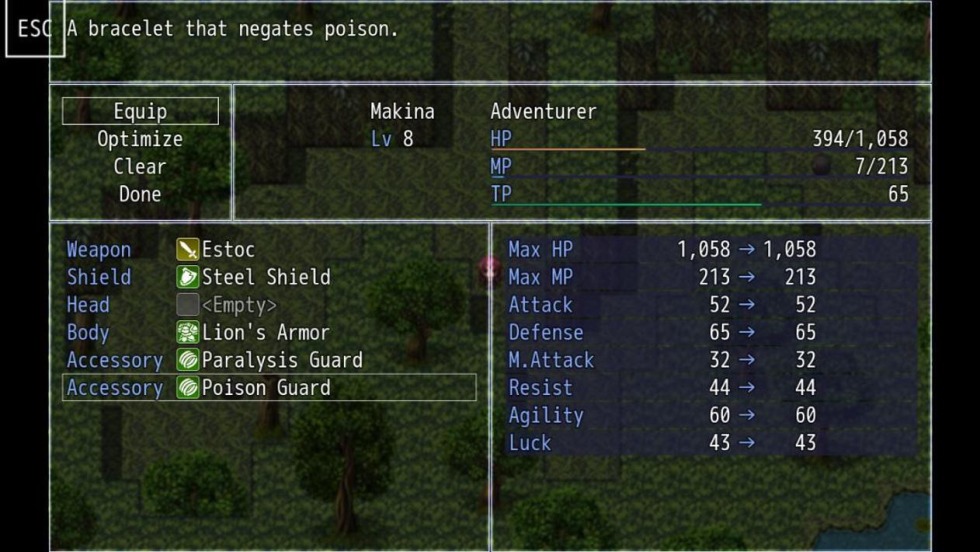Screen dimensions: 980x552
Task: Select the Estoc weapon slot
Action: pos(268,249)
